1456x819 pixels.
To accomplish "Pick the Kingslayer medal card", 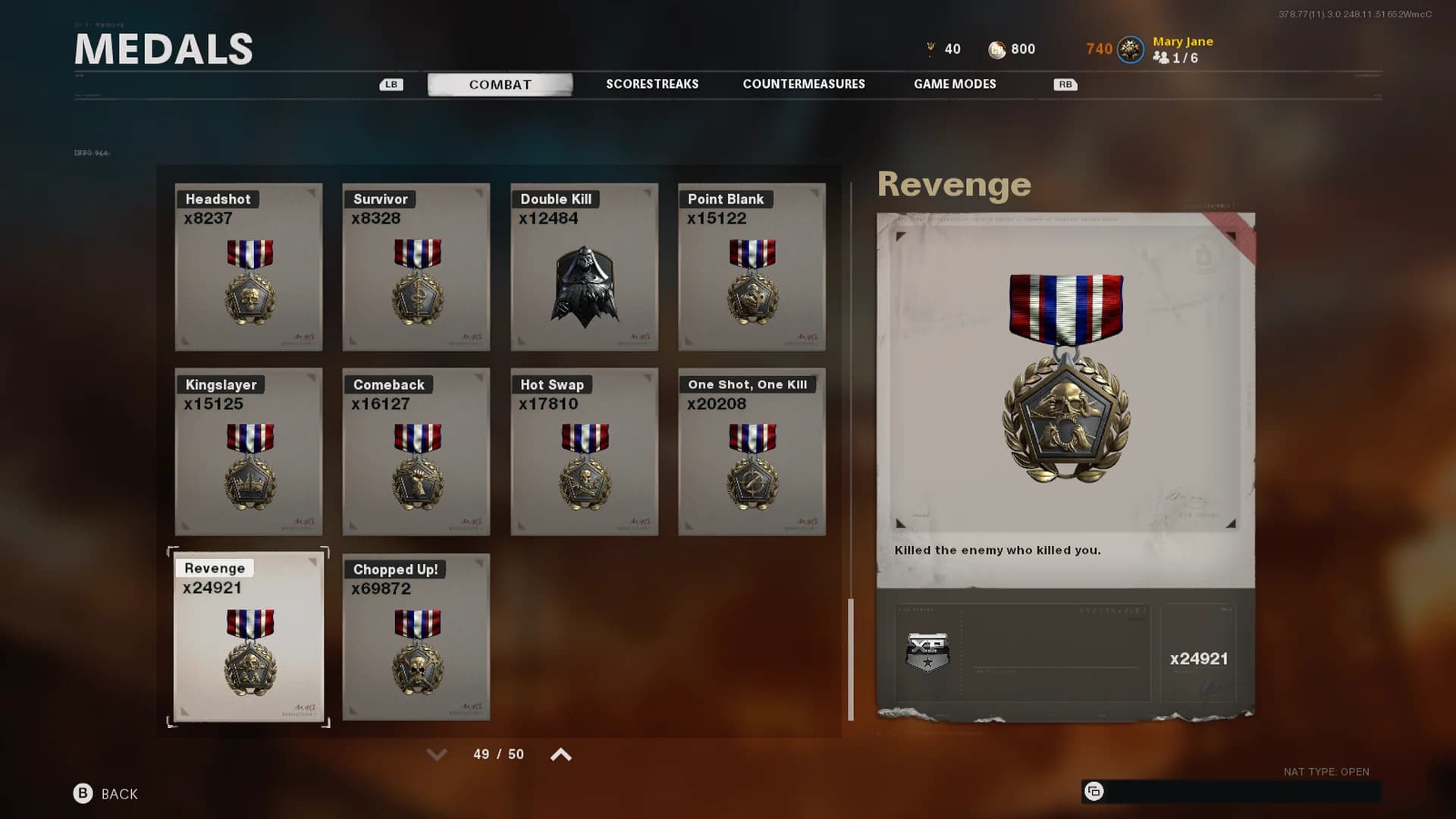I will tap(249, 452).
